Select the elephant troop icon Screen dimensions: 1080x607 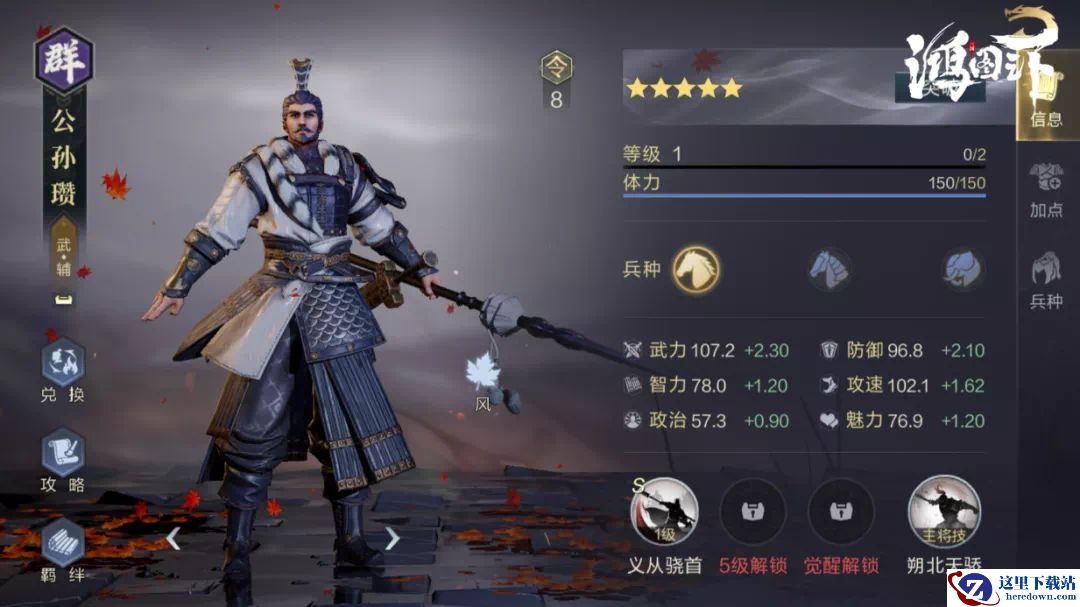coord(962,268)
